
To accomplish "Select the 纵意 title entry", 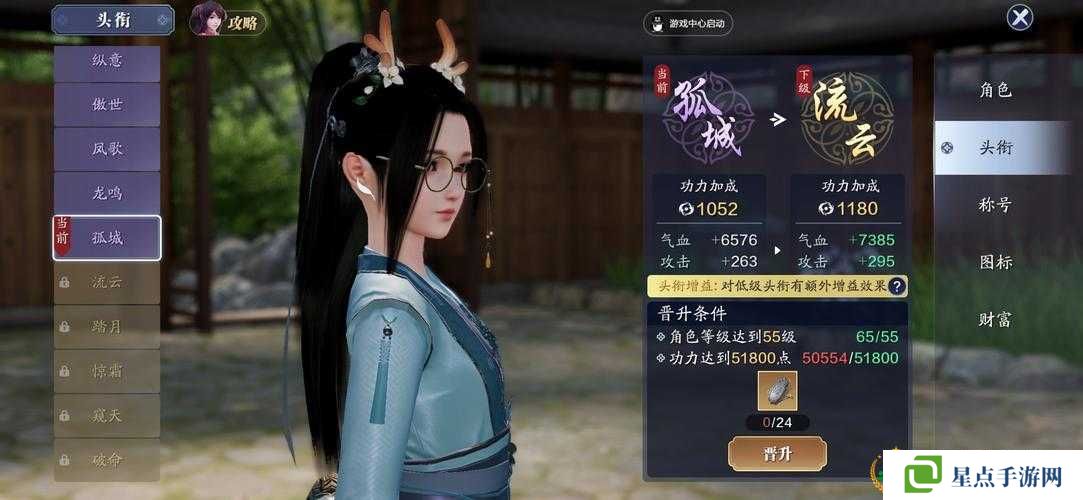I will point(107,61).
